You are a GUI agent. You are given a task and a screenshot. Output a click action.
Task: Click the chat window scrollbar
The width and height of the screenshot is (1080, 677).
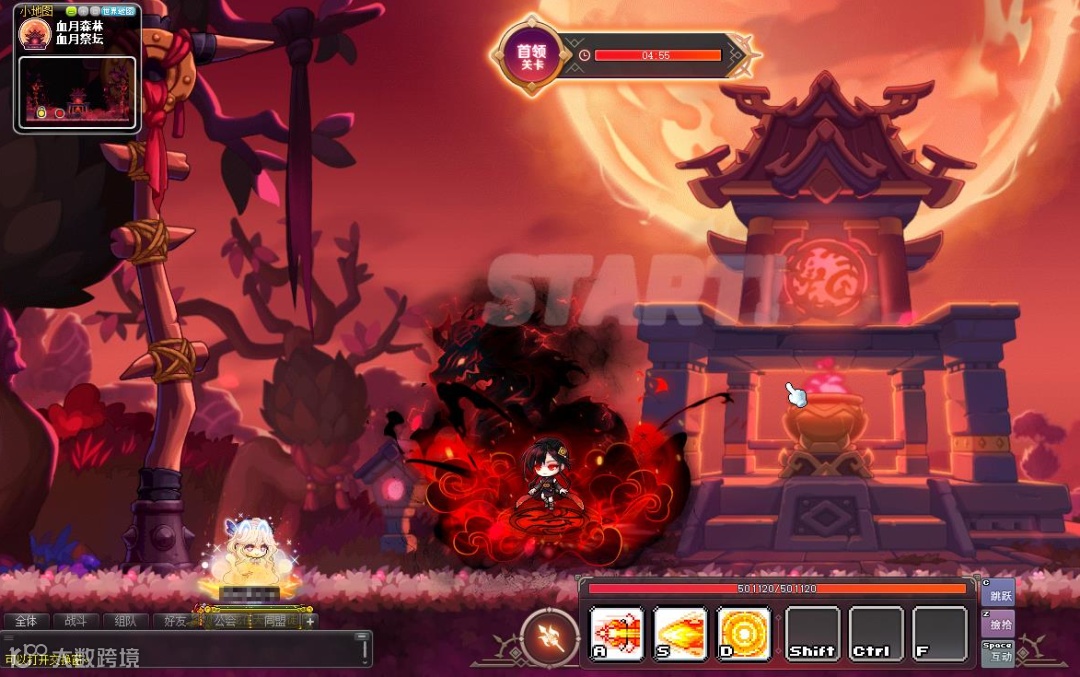[x=365, y=649]
